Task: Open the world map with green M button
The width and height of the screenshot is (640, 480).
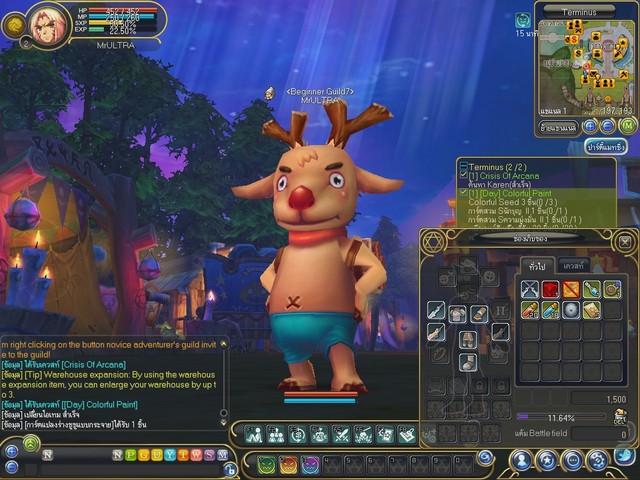Action: click(627, 125)
